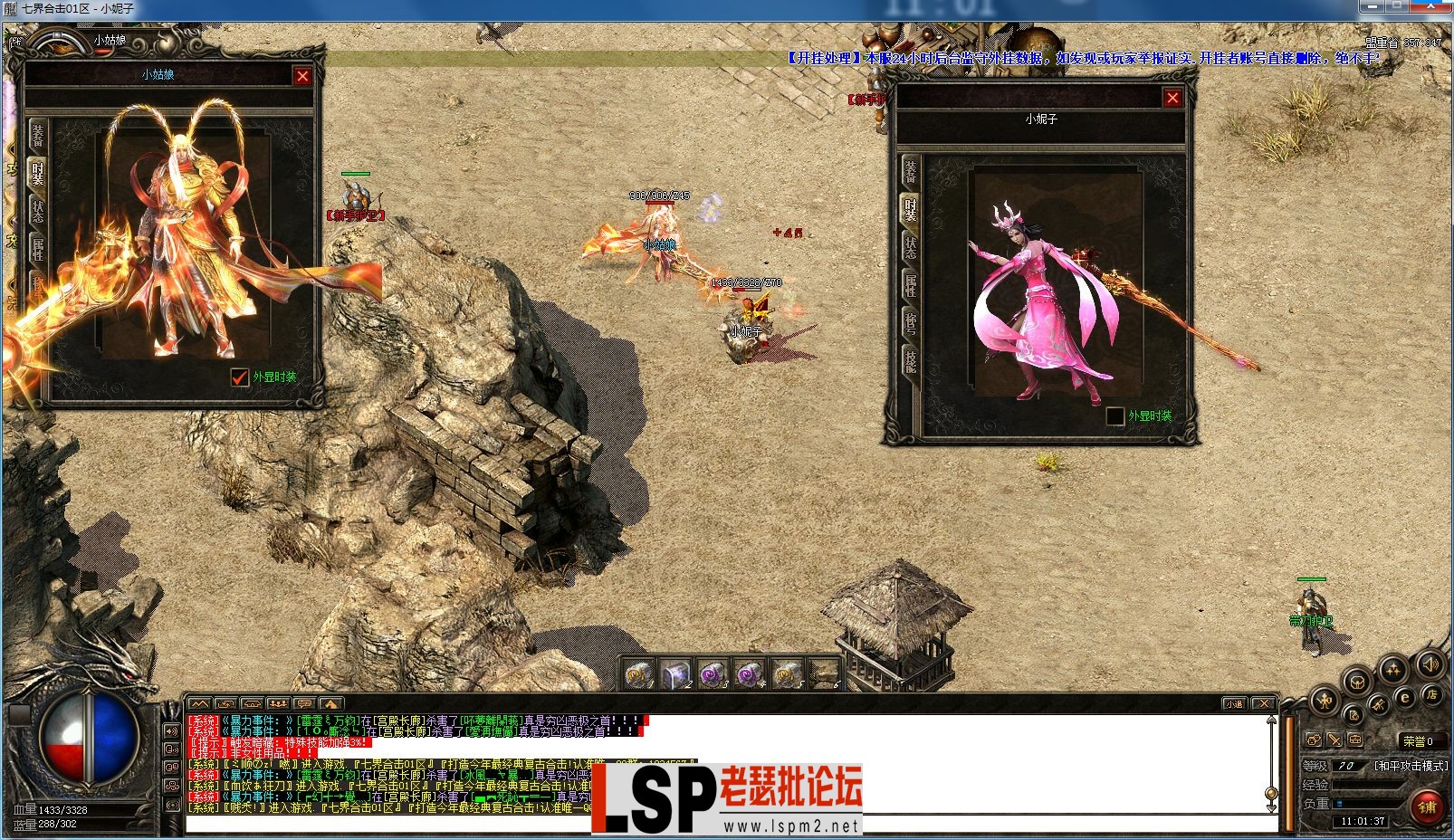This screenshot has width=1454, height=840.
Task: Click the item in quickslot 1
Action: pos(636,674)
